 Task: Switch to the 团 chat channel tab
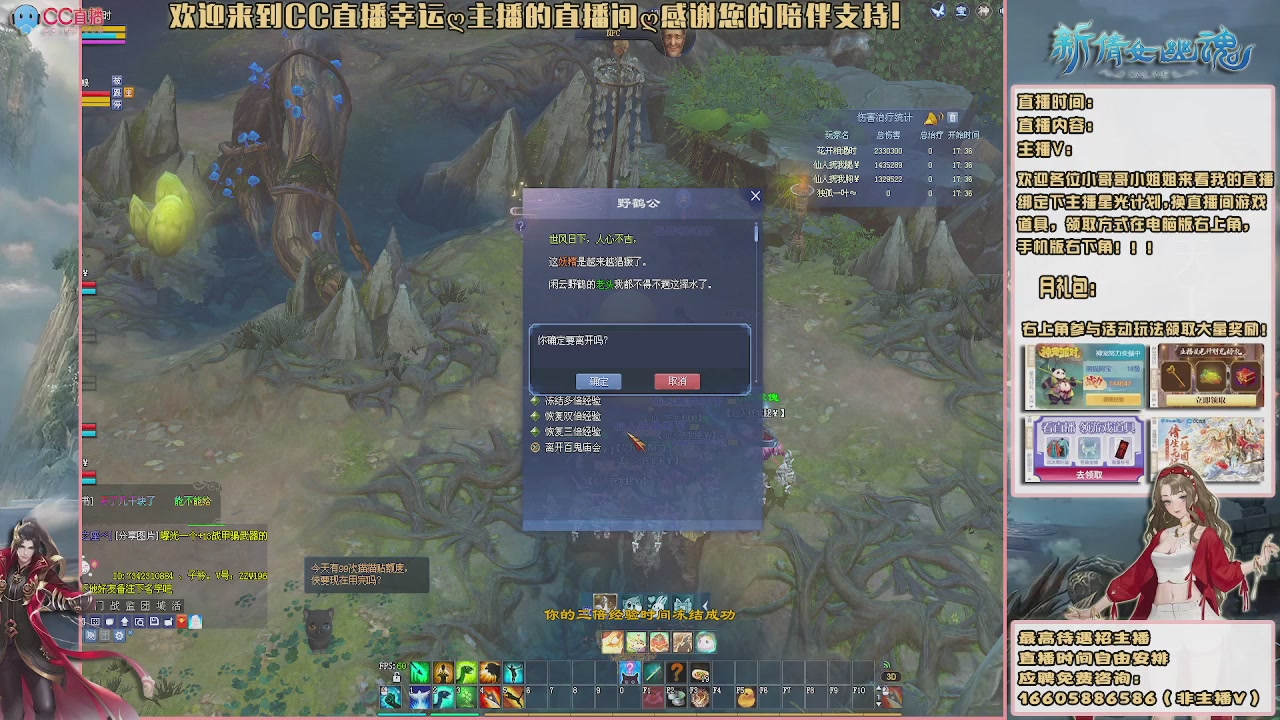click(144, 606)
